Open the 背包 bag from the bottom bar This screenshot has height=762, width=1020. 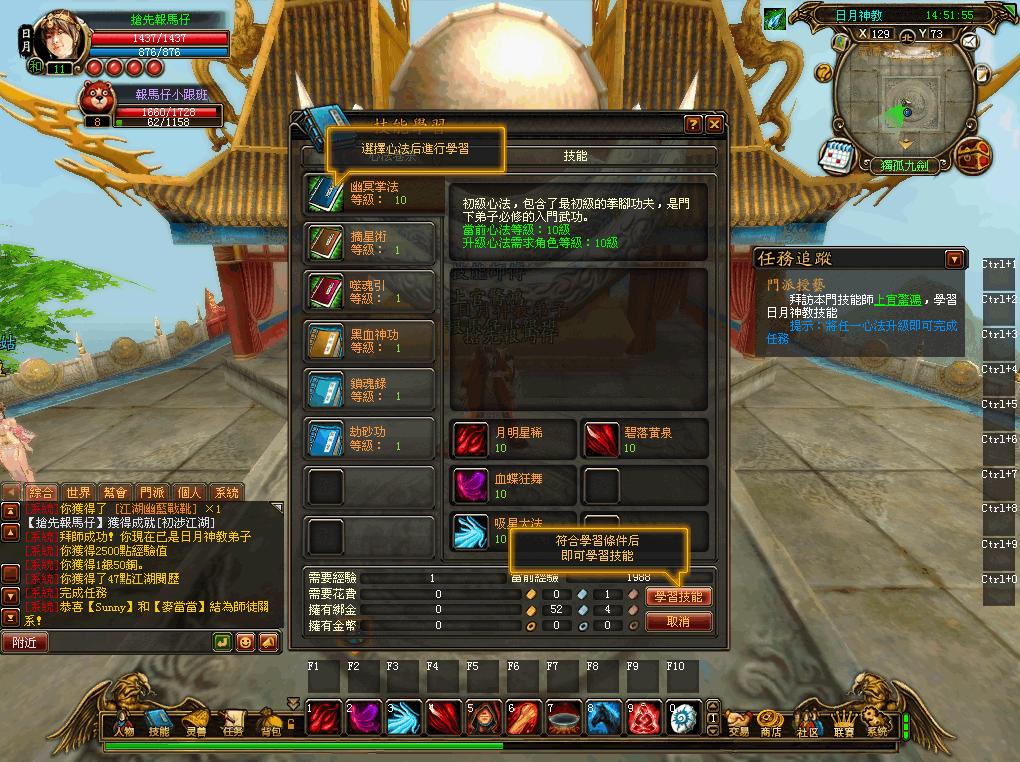(270, 721)
